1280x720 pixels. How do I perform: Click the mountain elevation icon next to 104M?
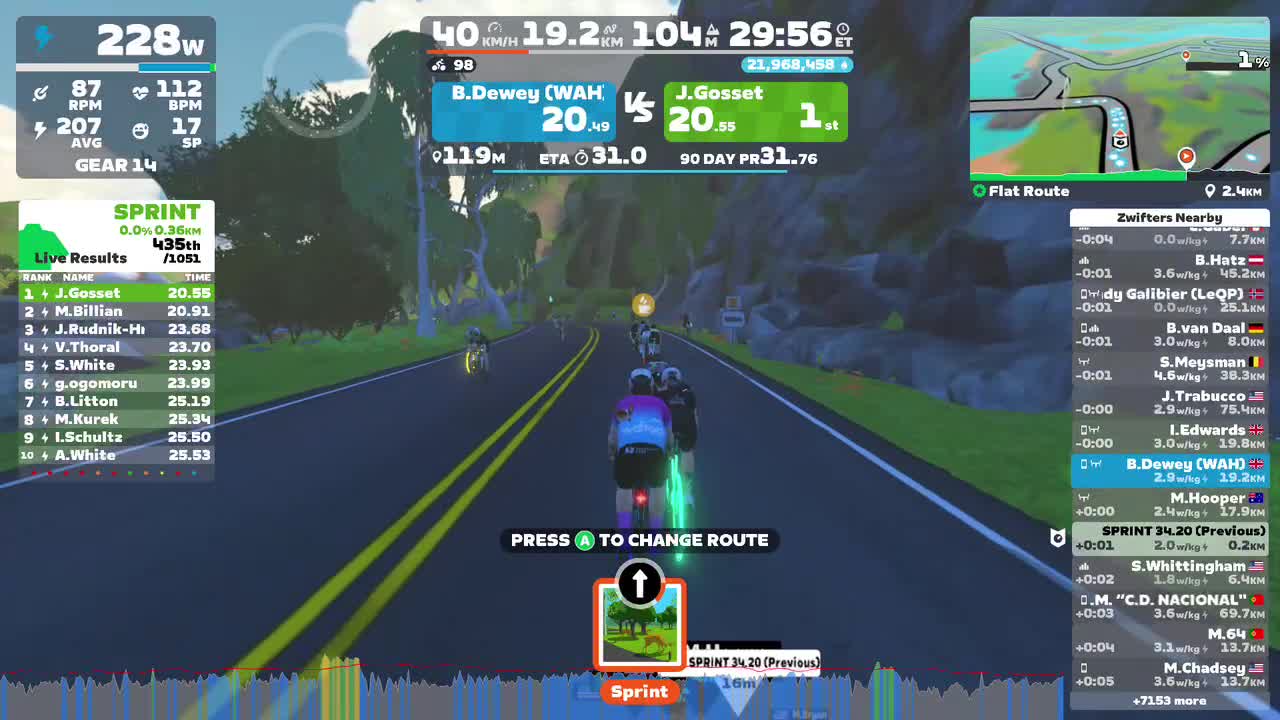[715, 29]
